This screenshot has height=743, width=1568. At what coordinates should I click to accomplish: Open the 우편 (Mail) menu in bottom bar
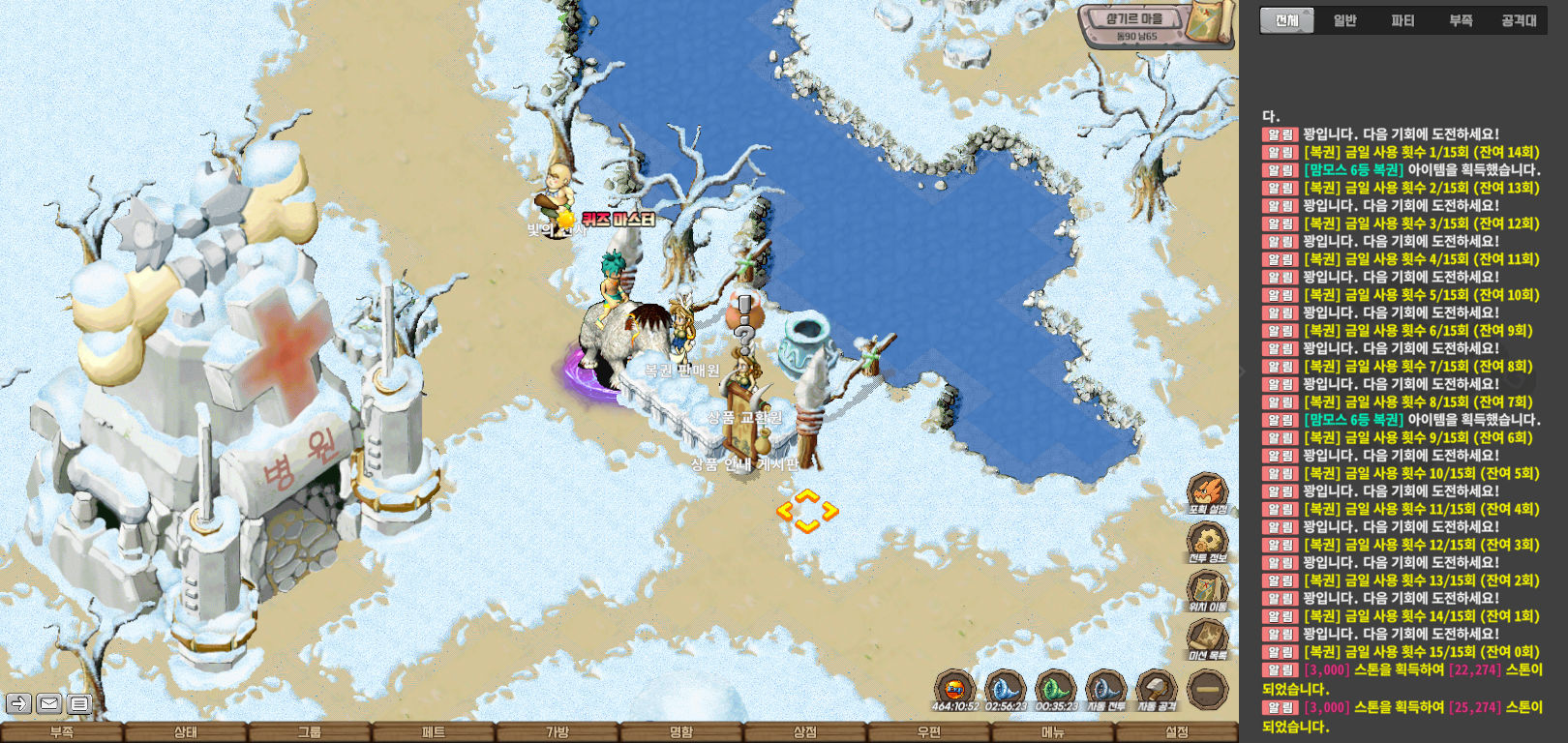[929, 732]
